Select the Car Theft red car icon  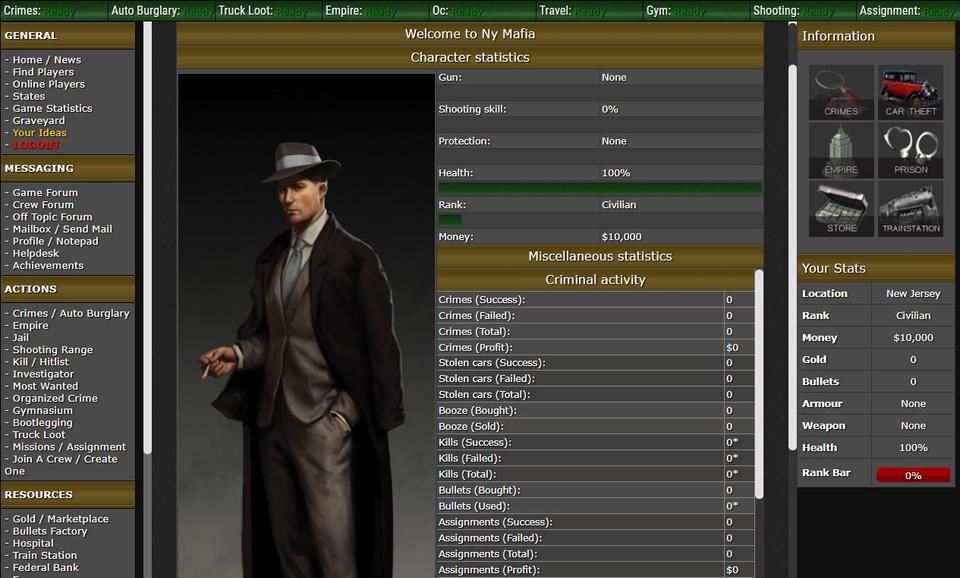tap(910, 92)
